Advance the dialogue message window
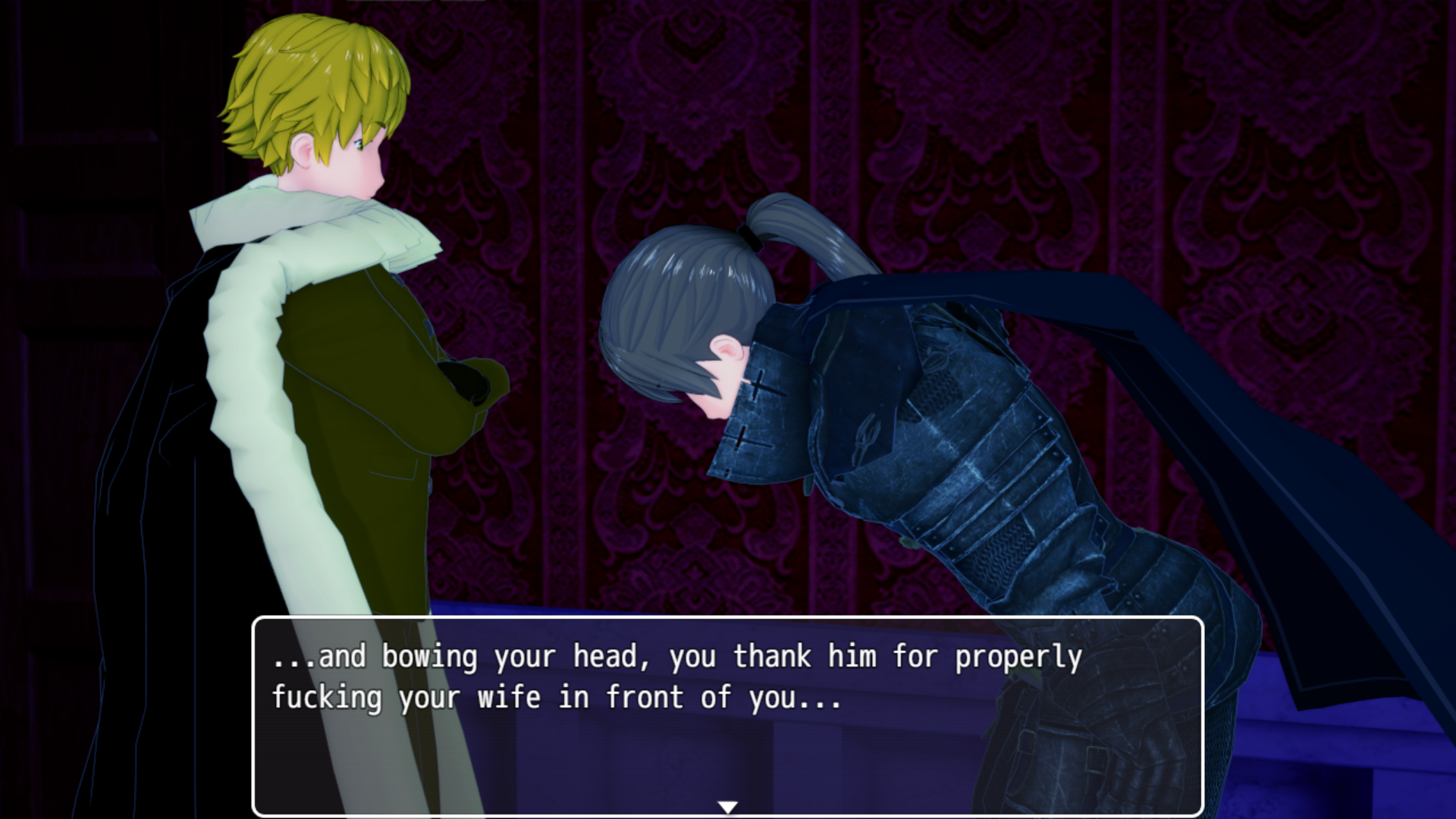 click(727, 716)
